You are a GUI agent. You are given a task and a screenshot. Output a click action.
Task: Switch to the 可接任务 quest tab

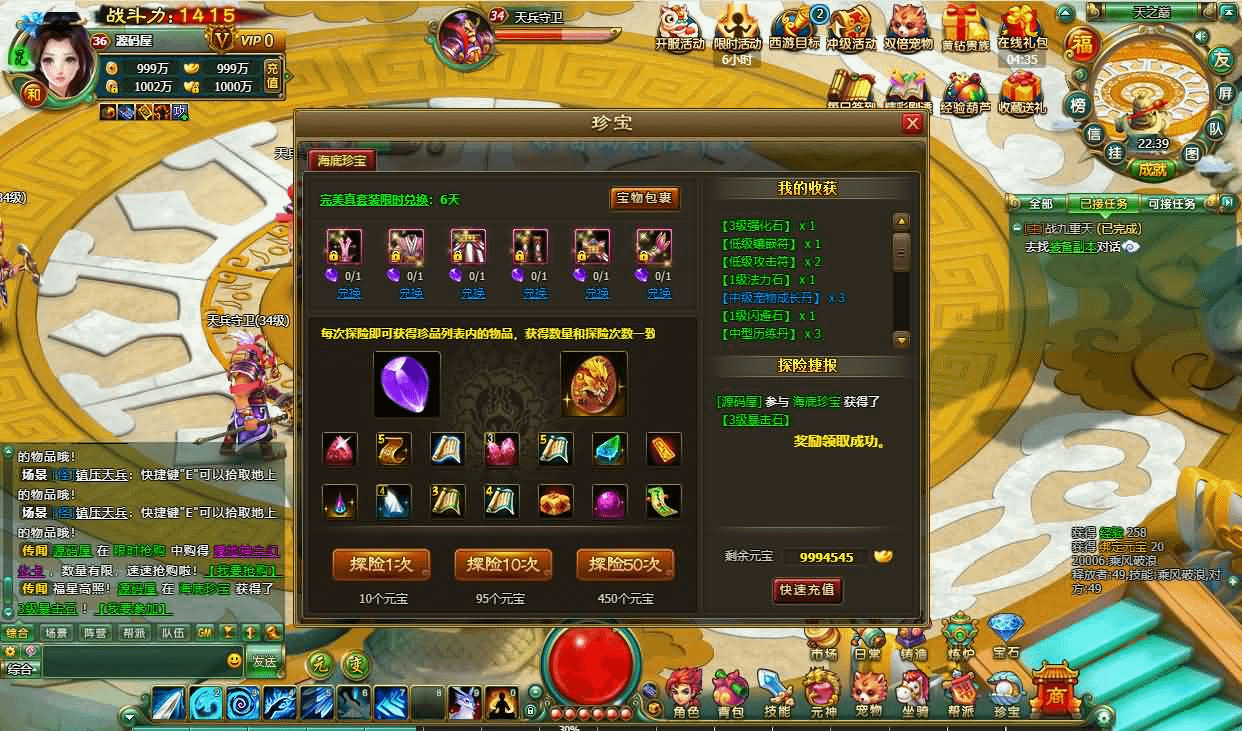[1170, 203]
